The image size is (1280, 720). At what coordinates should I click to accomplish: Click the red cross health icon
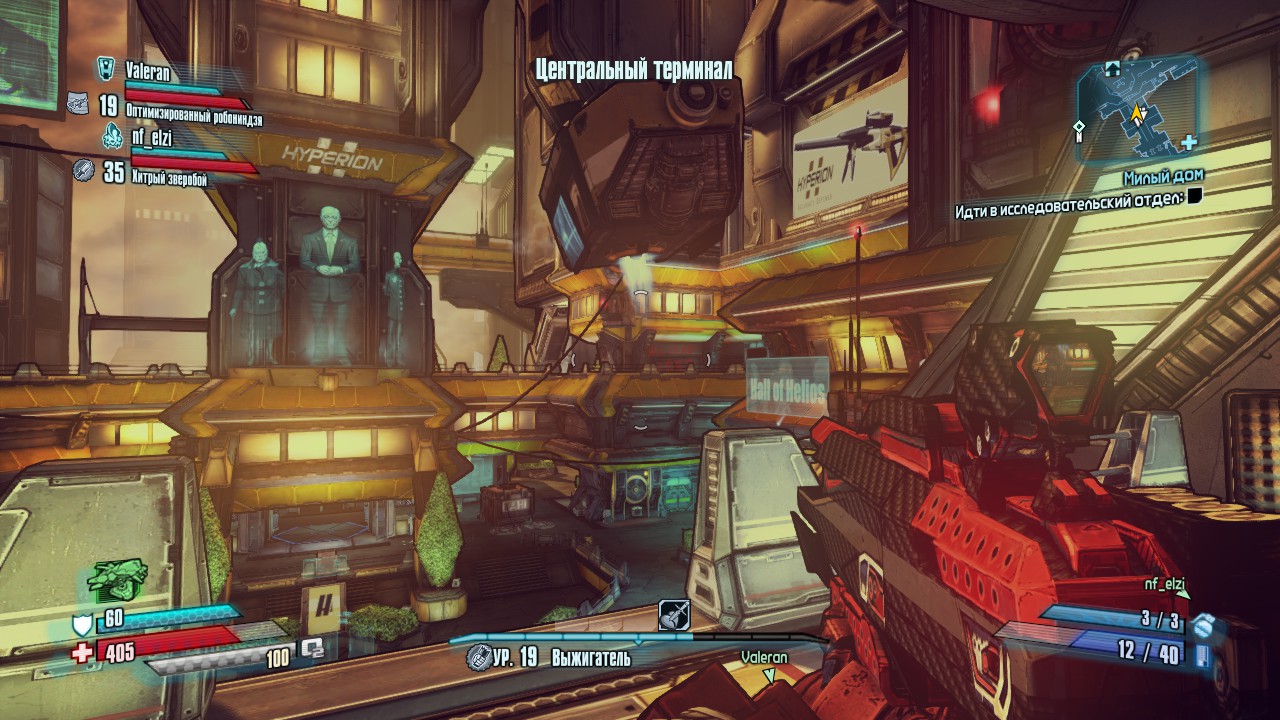click(x=82, y=653)
